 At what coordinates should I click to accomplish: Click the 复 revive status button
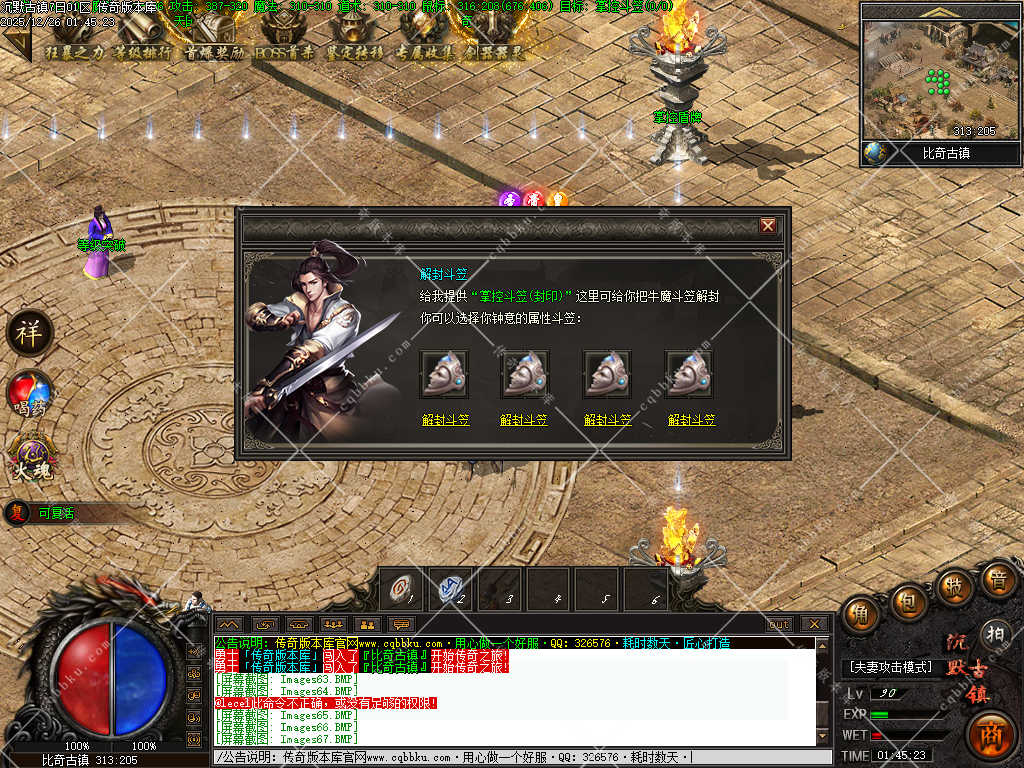point(17,513)
